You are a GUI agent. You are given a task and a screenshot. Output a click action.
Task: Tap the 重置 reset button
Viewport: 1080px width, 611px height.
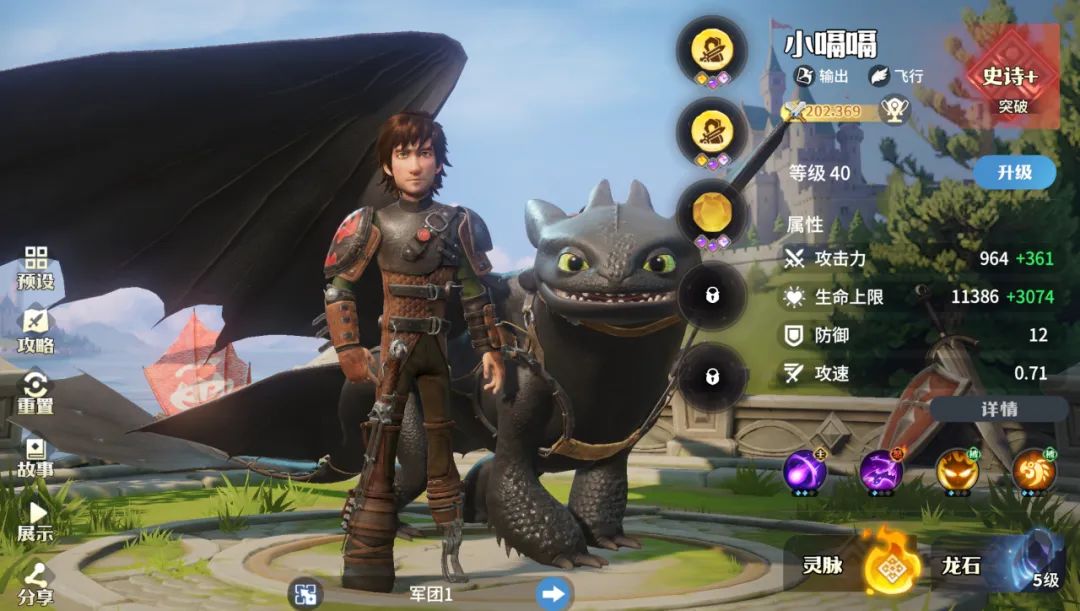pyautogui.click(x=36, y=393)
